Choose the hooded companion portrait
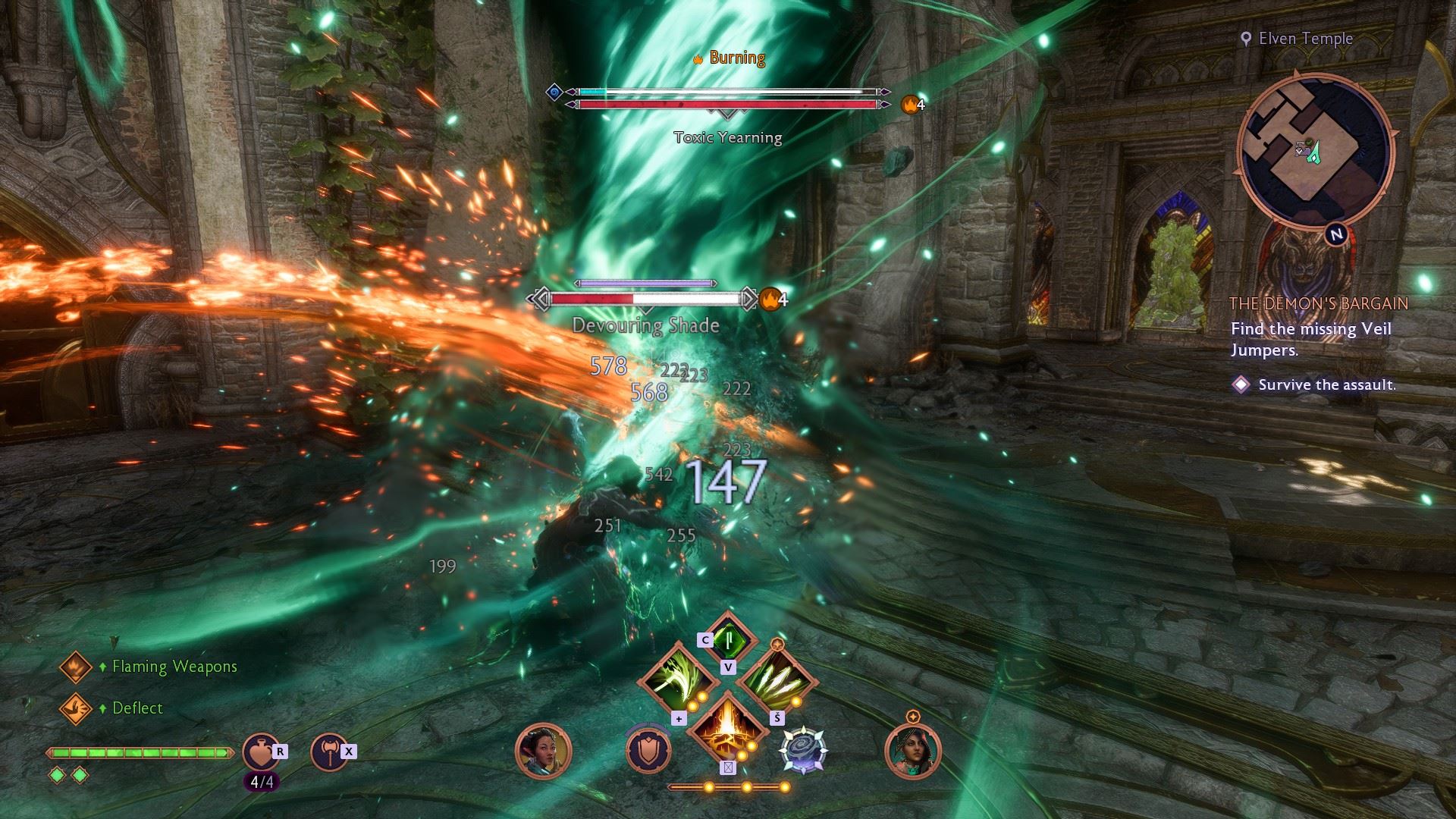The image size is (1456, 819). coord(912,750)
